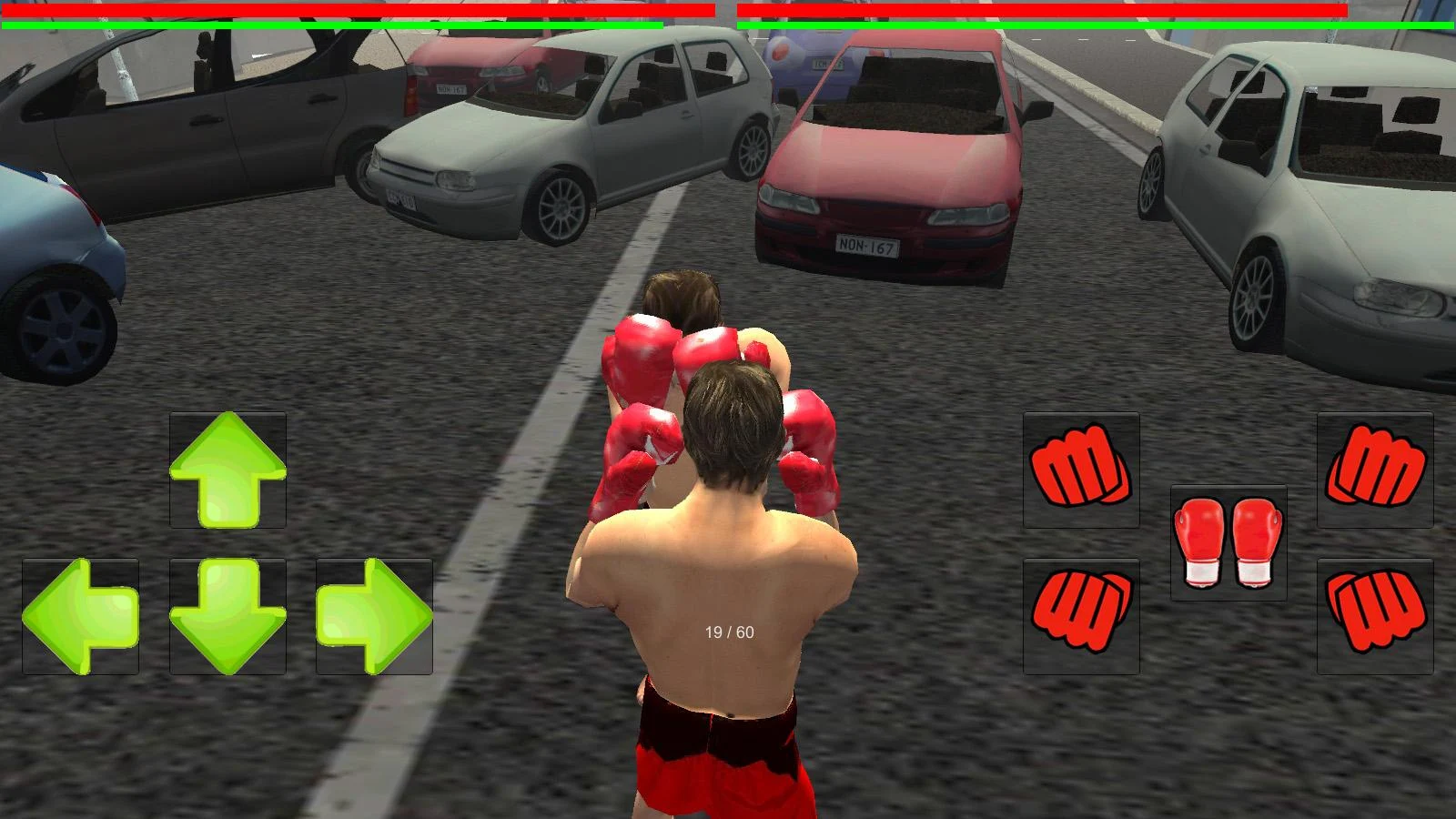Tap the green left arrow to sidestep
Viewport: 1456px width, 819px height.
[x=80, y=616]
